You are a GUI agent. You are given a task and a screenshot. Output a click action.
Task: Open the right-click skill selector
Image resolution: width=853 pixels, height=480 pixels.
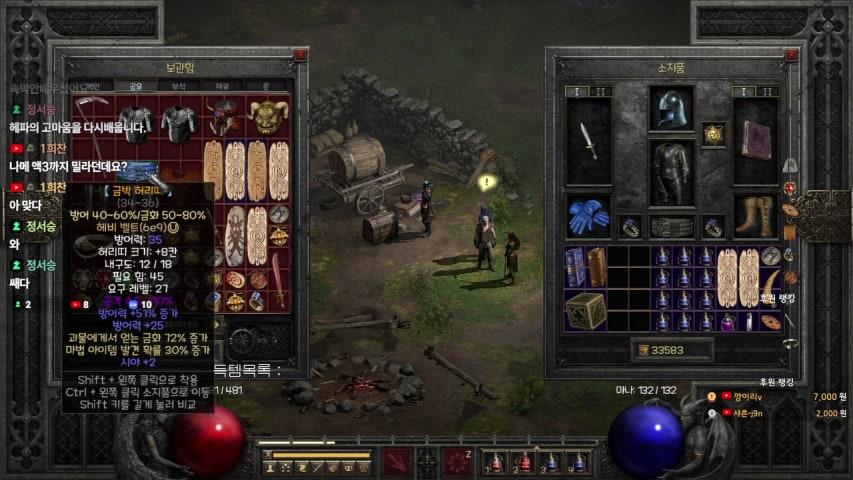(458, 462)
